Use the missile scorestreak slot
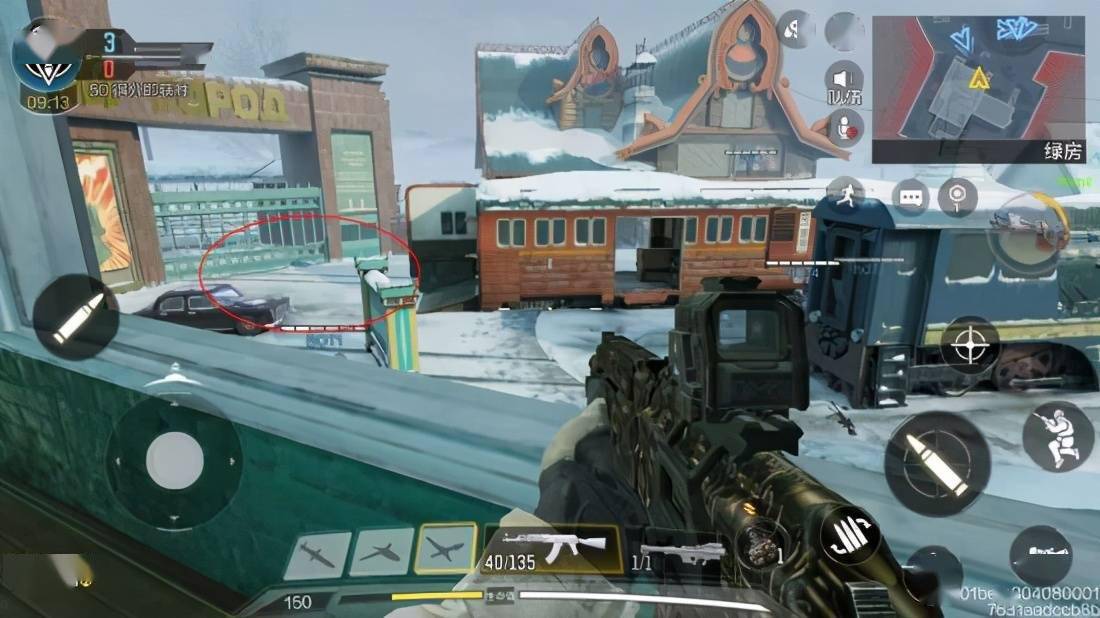This screenshot has width=1100, height=618. pyautogui.click(x=317, y=554)
